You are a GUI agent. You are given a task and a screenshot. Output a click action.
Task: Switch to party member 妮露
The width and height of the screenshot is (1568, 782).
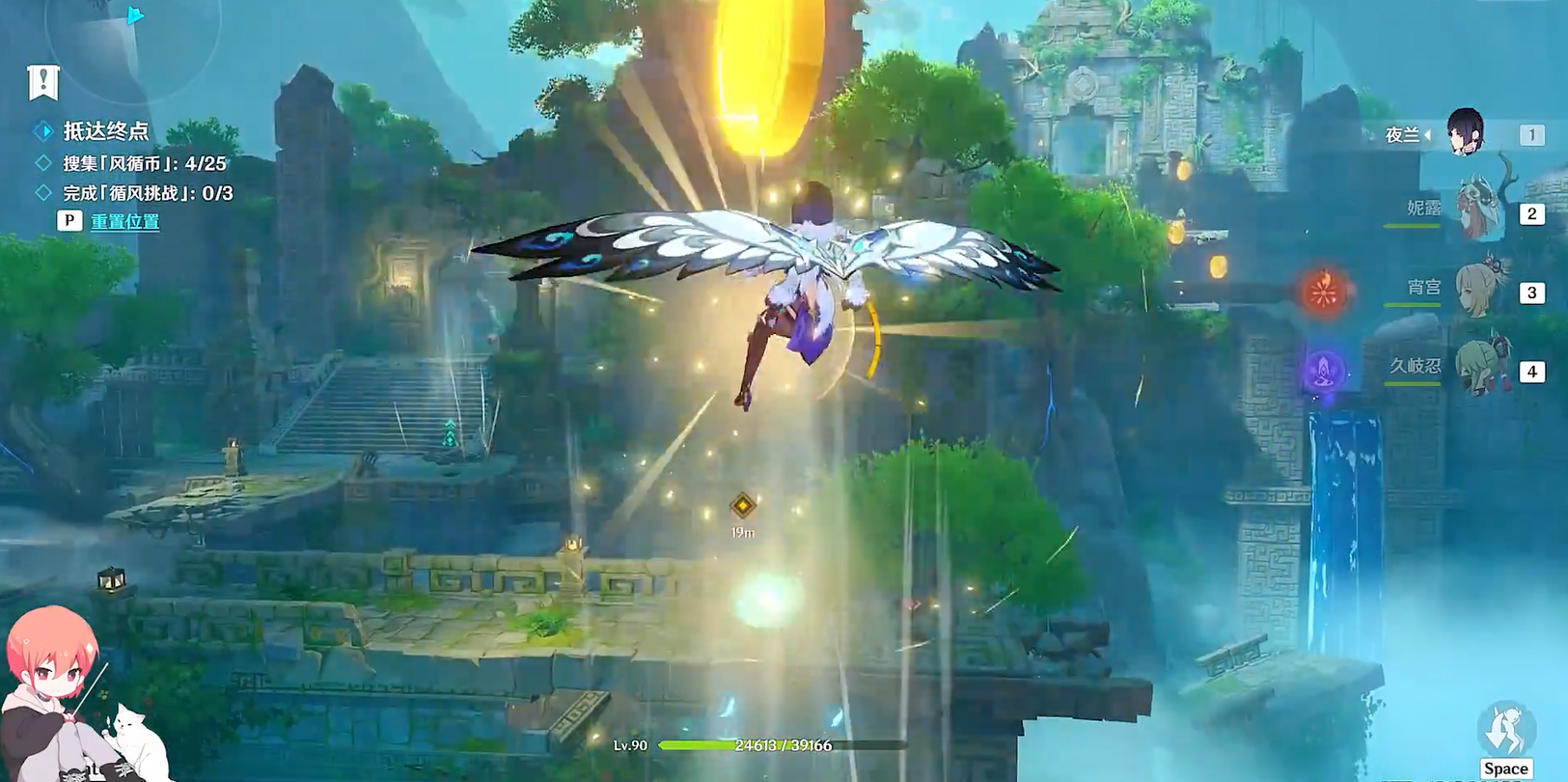click(1476, 211)
